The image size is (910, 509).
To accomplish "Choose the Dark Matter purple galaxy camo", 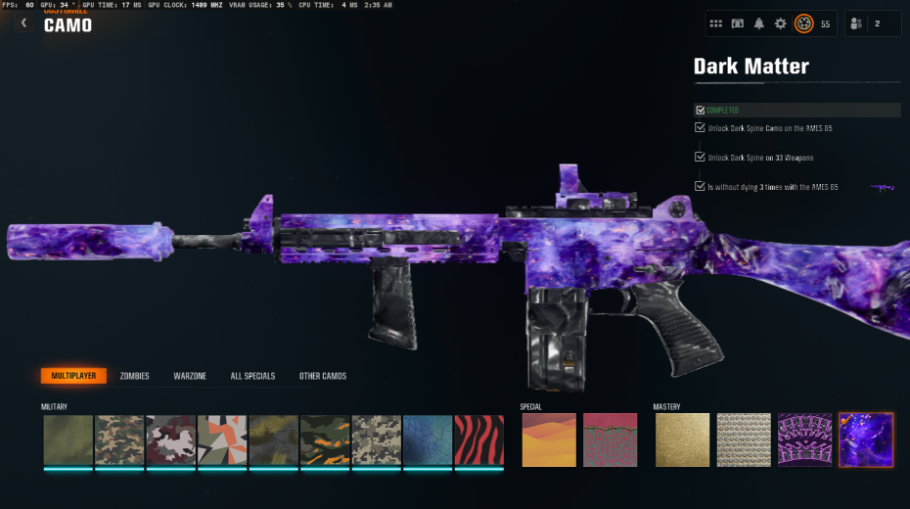I will tap(865, 440).
